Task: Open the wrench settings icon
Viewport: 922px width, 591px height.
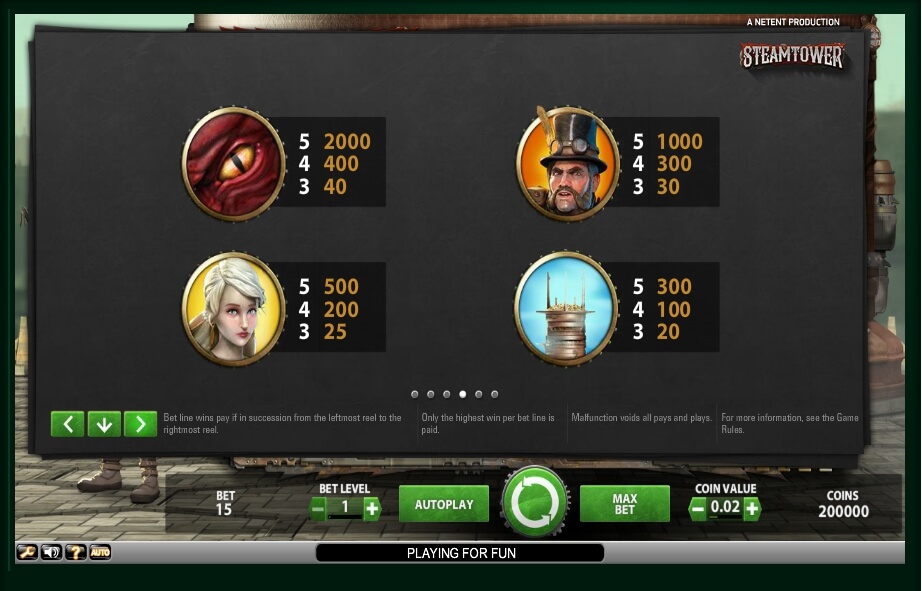Action: point(27,552)
